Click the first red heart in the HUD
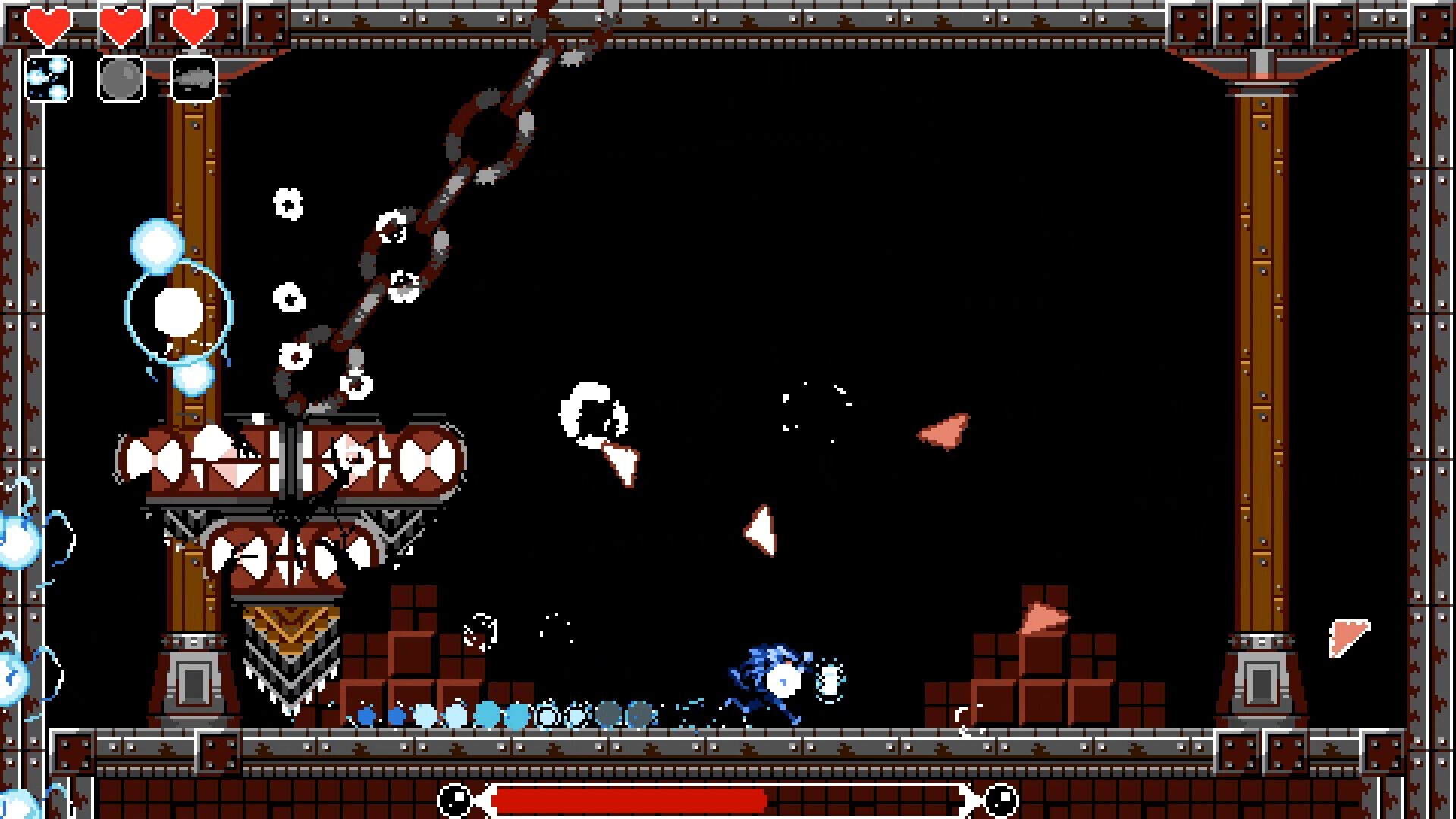Image resolution: width=1456 pixels, height=819 pixels. (x=48, y=23)
